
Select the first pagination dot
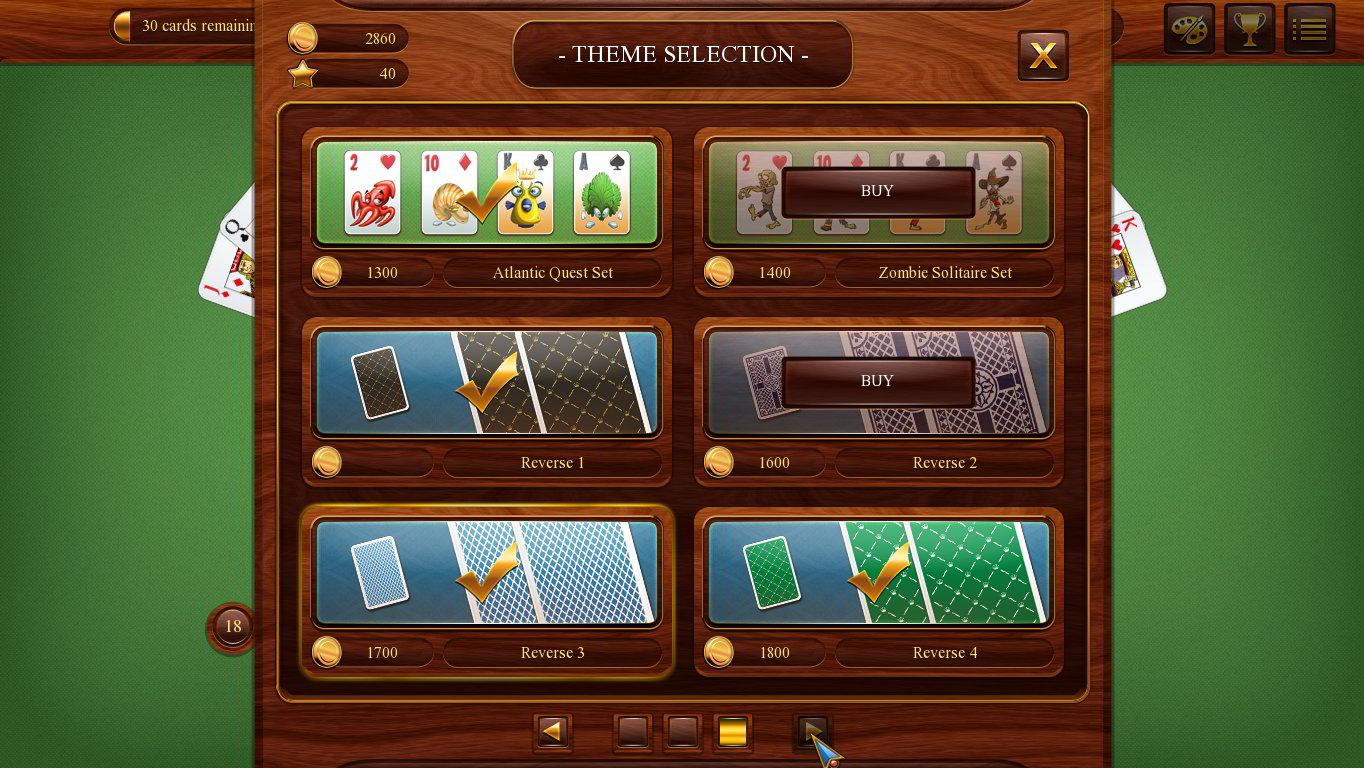[x=633, y=731]
